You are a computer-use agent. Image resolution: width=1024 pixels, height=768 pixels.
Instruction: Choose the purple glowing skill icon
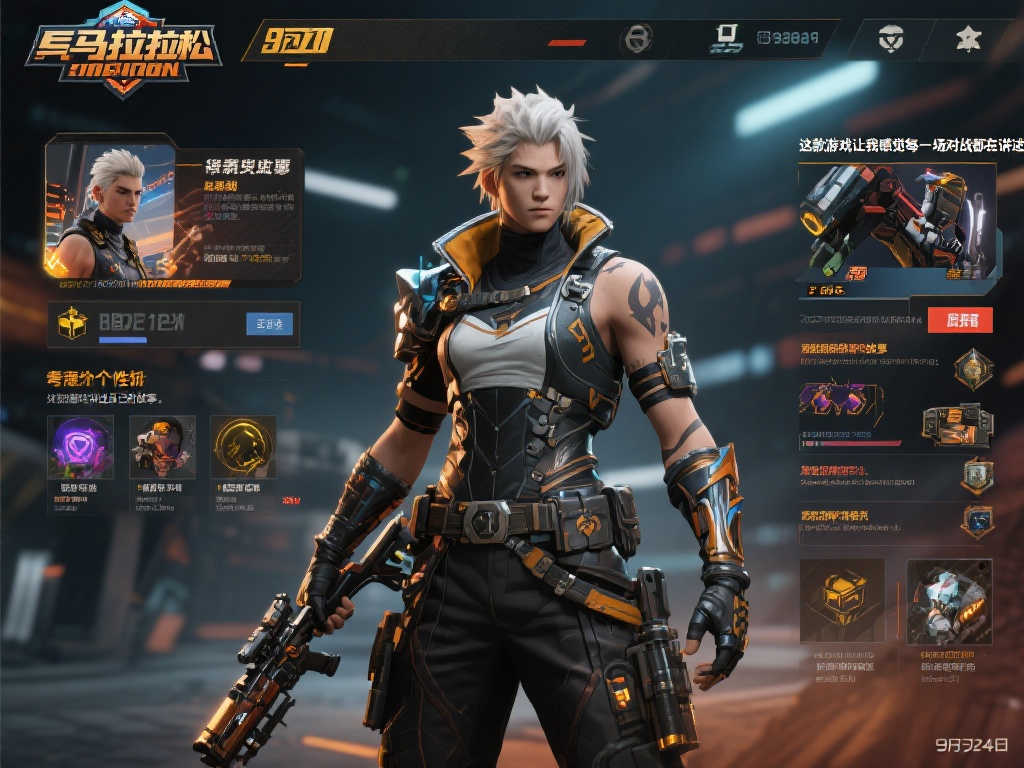(x=80, y=447)
